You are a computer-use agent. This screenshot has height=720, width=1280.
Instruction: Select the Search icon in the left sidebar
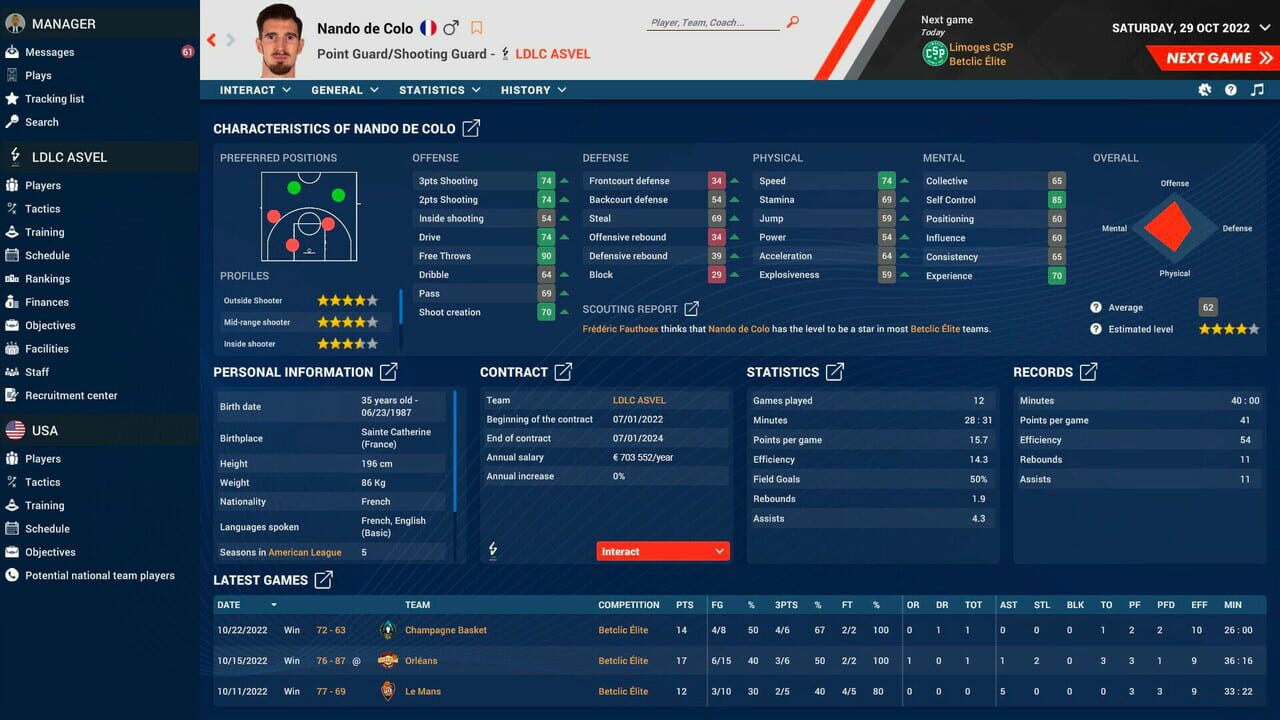pos(13,122)
